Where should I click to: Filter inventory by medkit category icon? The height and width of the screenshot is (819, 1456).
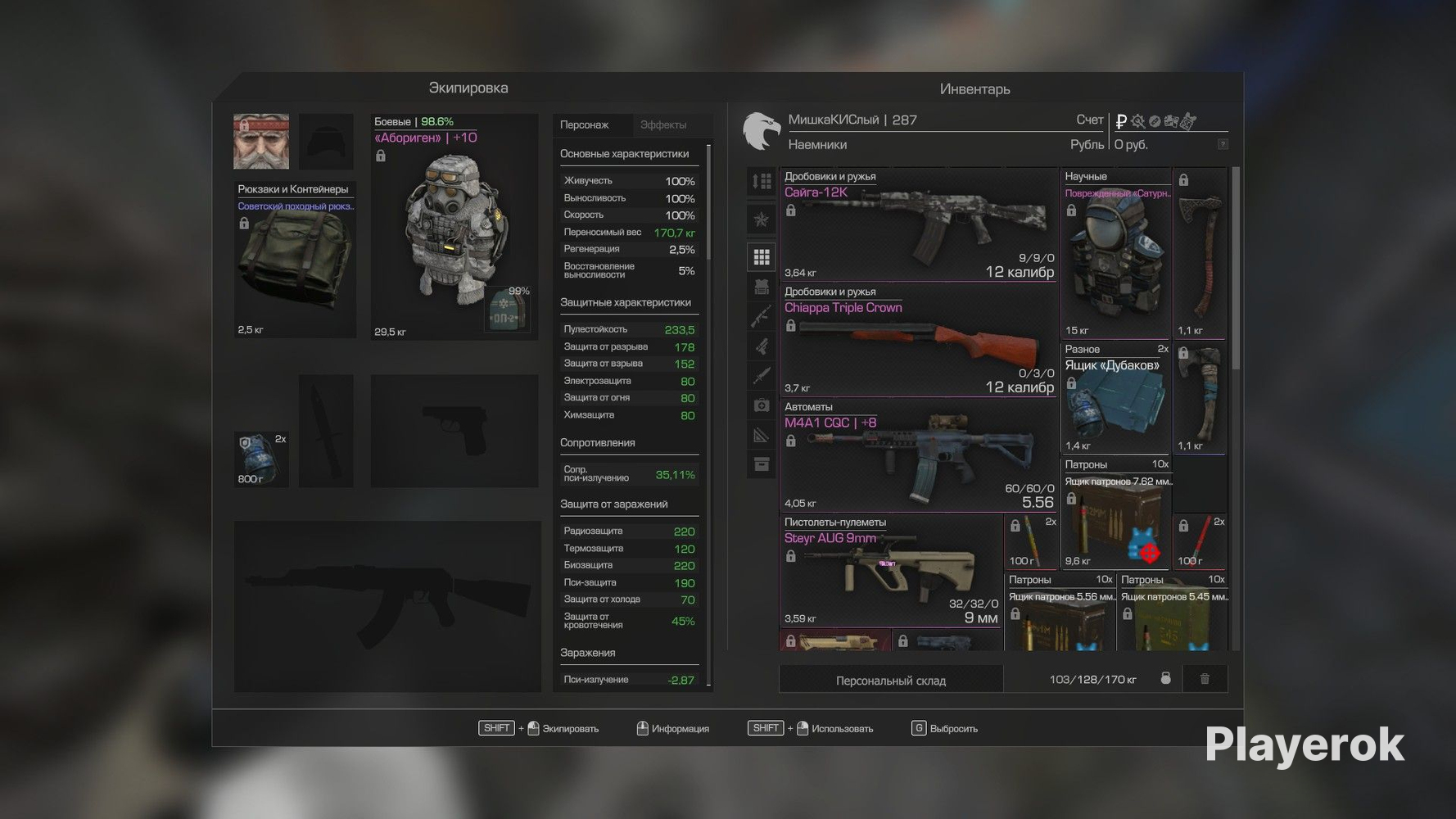pos(762,405)
